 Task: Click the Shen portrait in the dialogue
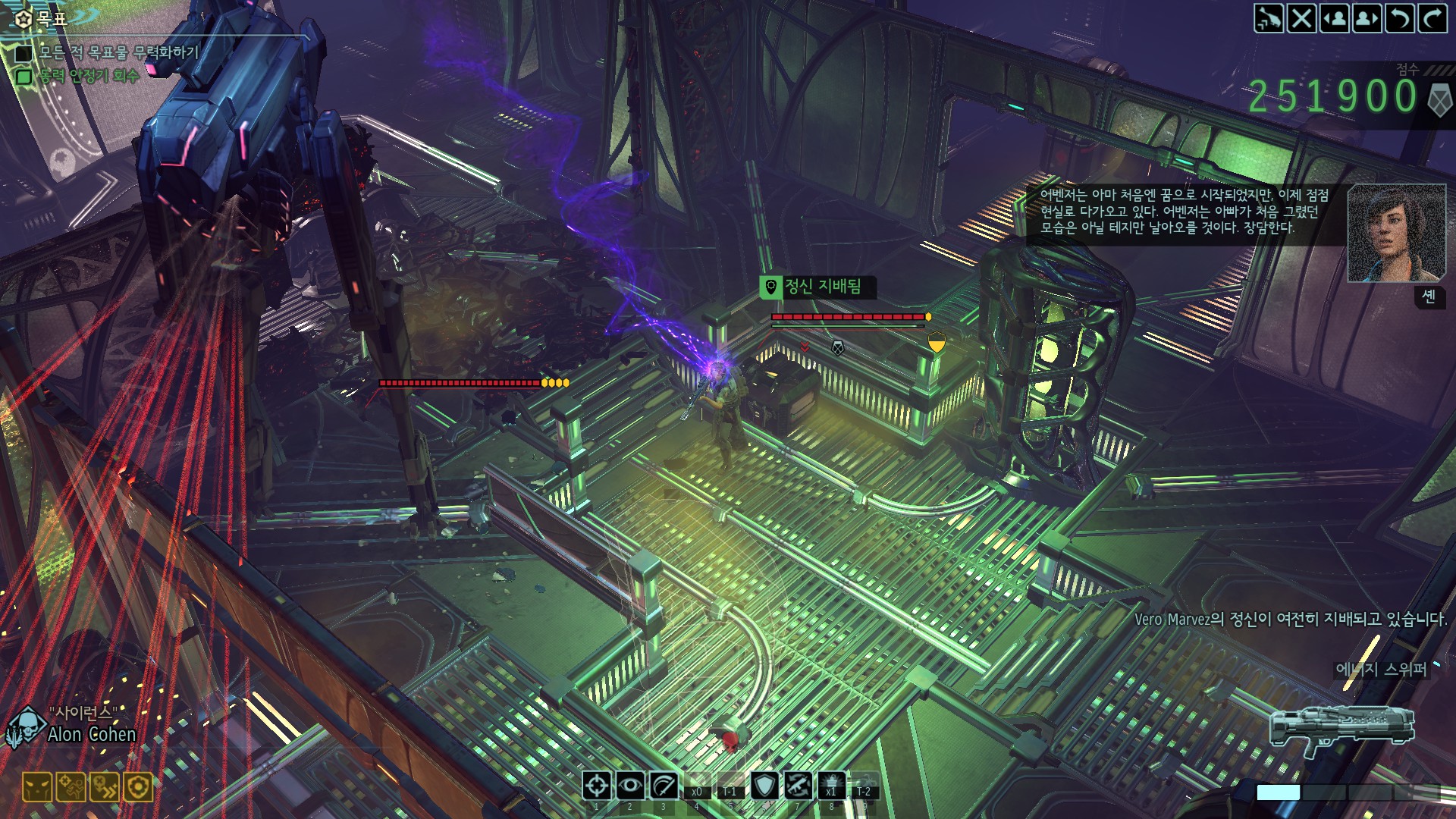pos(1396,233)
